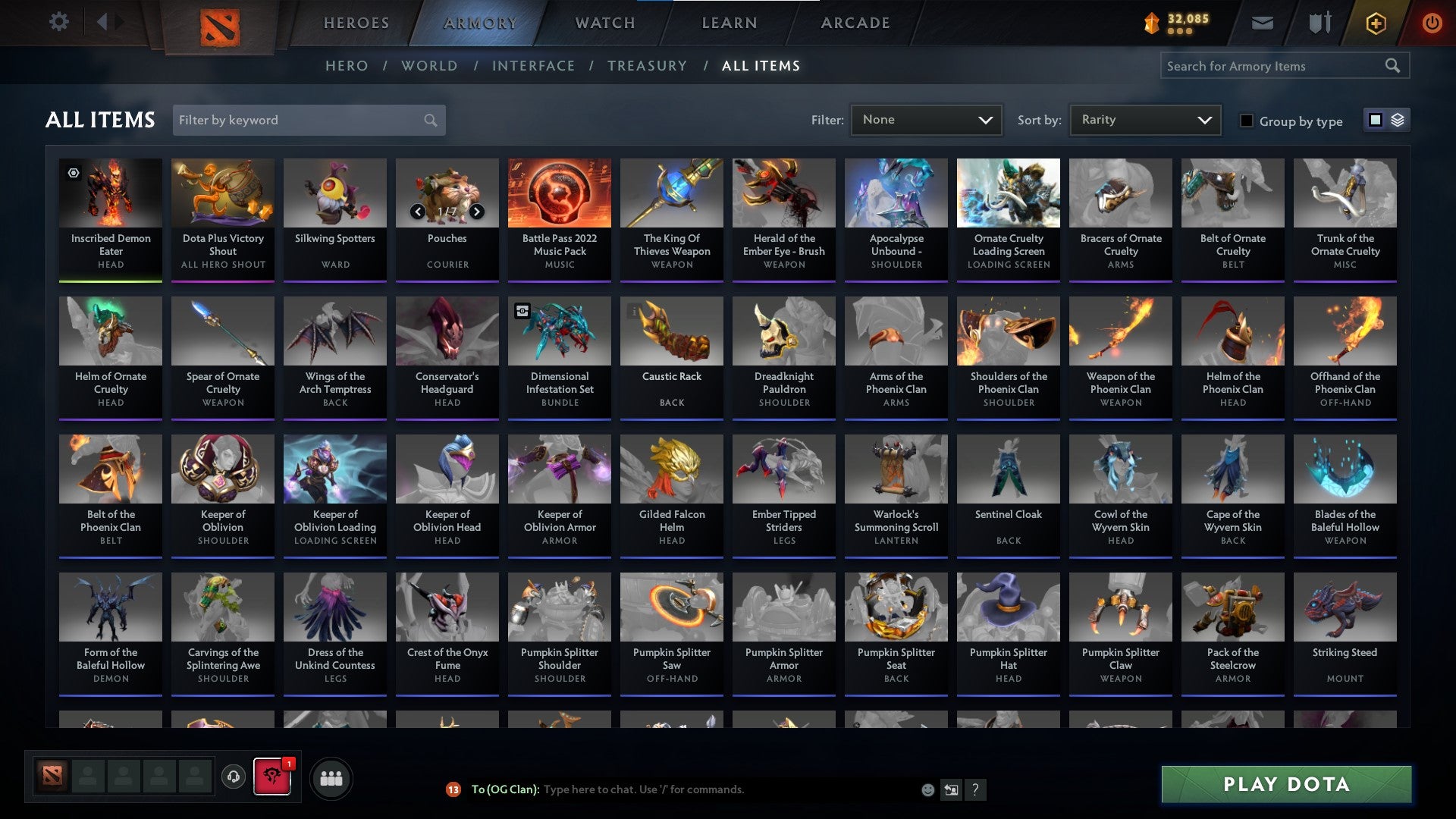Open the Filter dropdown set to None
This screenshot has width=1456, height=819.
pyautogui.click(x=927, y=119)
